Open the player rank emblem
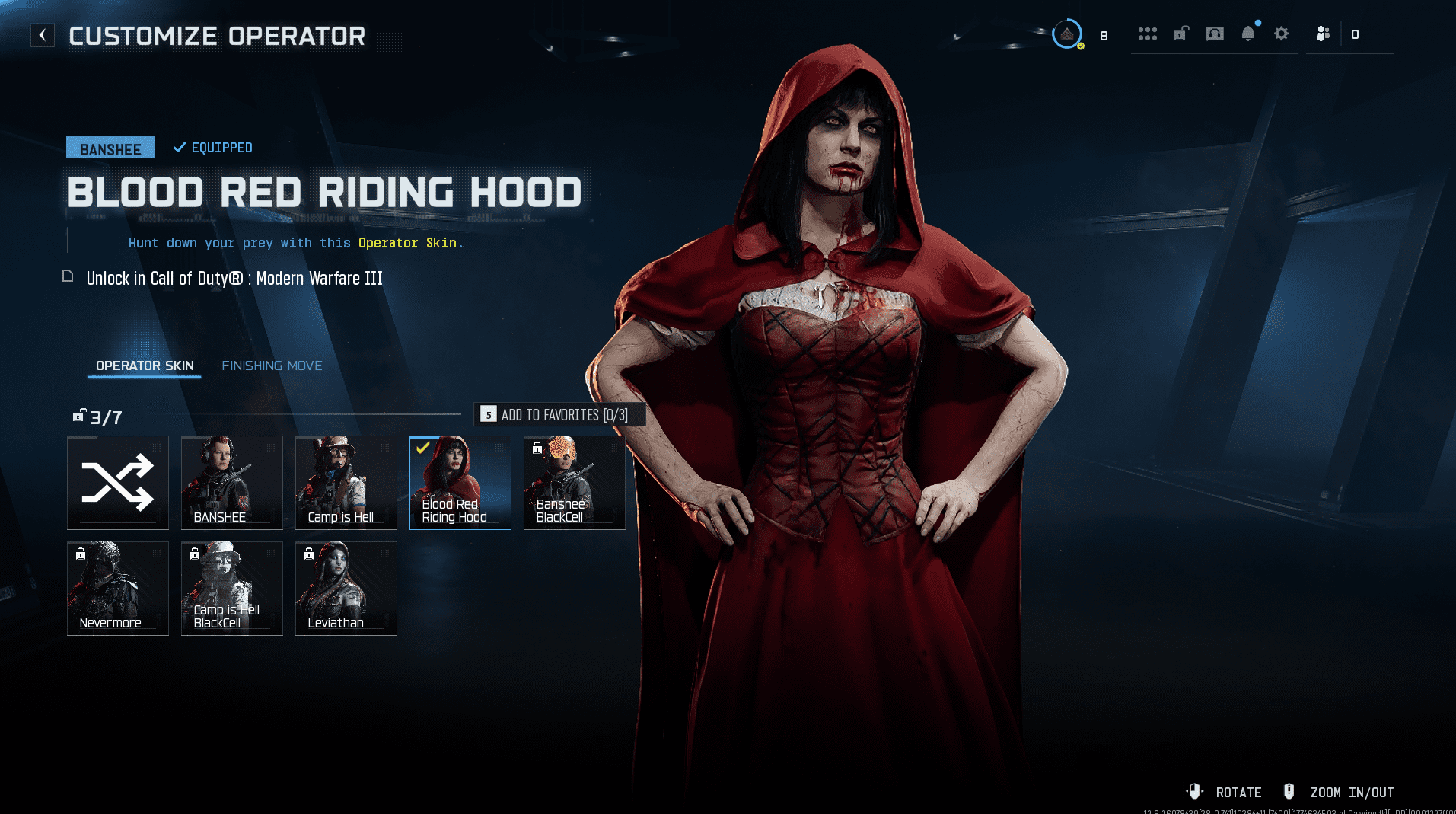Screen dimensions: 1456x814 tap(1067, 34)
